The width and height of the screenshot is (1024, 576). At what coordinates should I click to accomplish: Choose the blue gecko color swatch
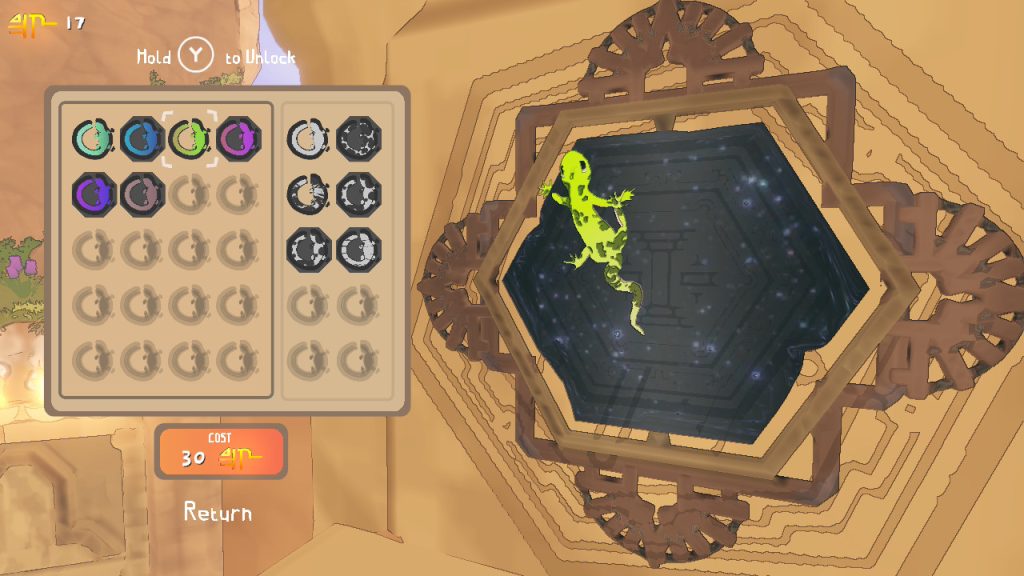tap(142, 138)
